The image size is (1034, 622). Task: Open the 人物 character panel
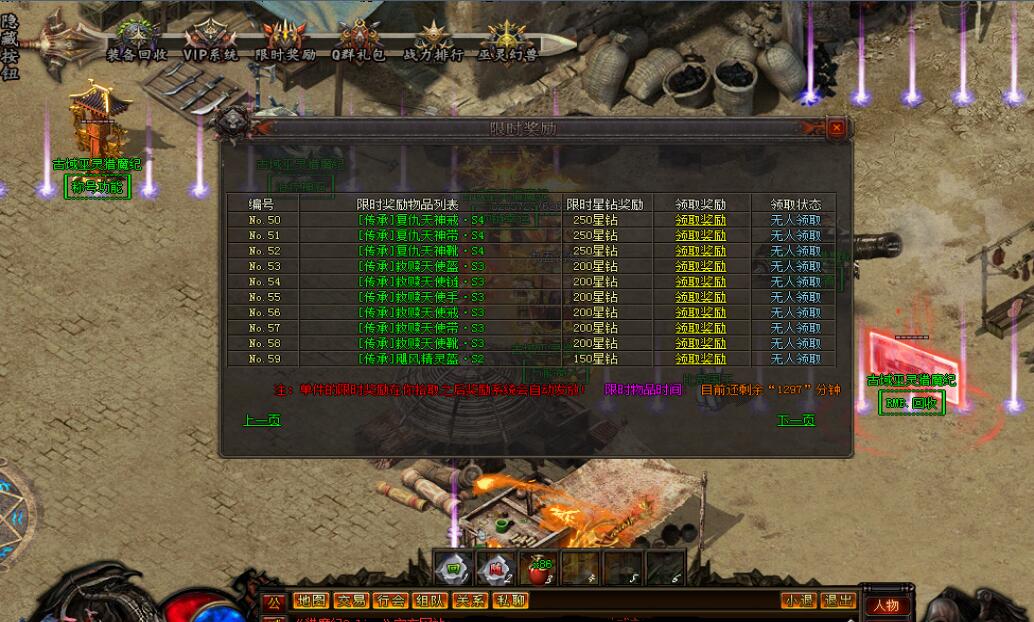pyautogui.click(x=885, y=605)
